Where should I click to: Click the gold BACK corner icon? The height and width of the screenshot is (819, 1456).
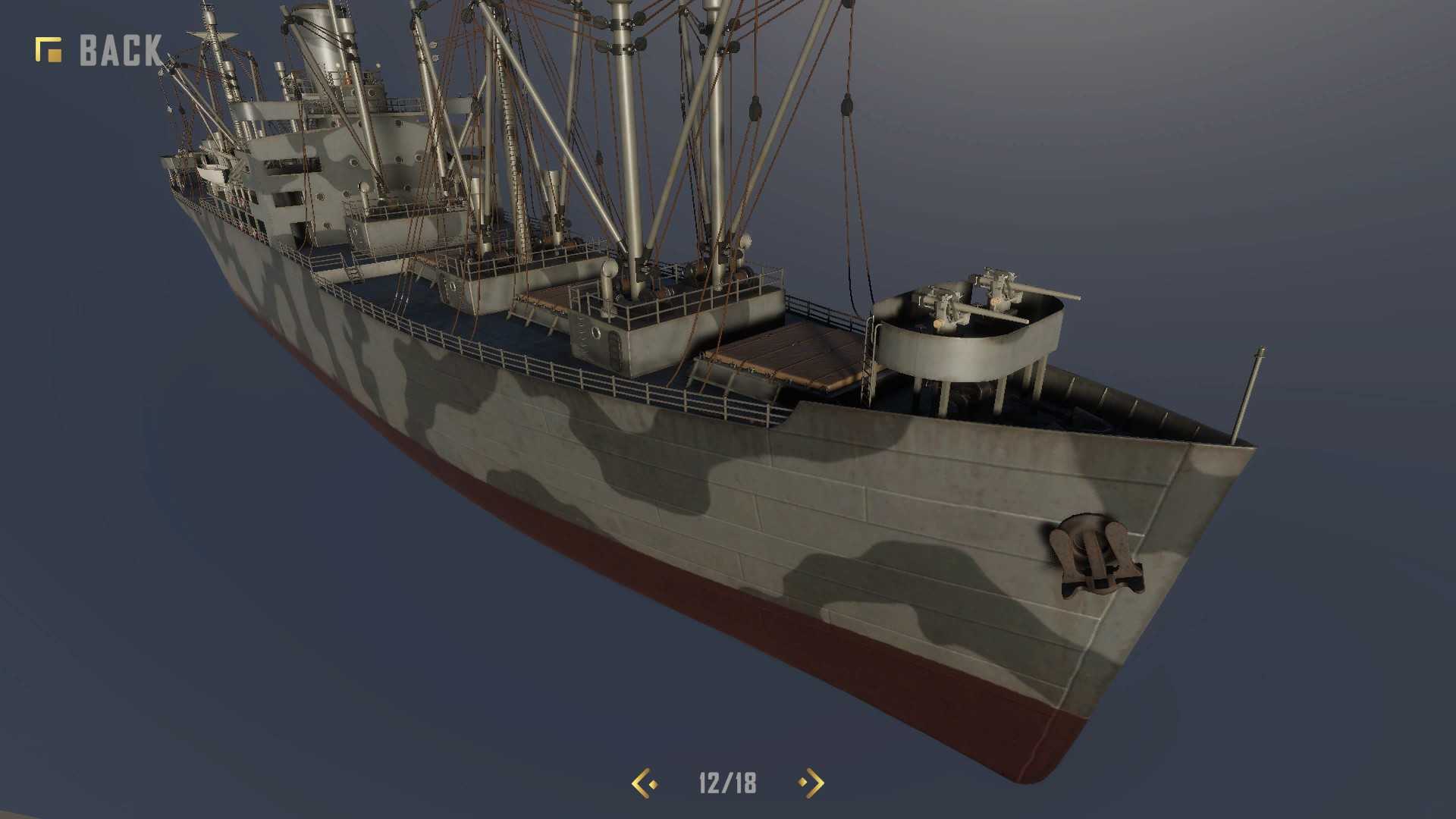click(x=47, y=49)
